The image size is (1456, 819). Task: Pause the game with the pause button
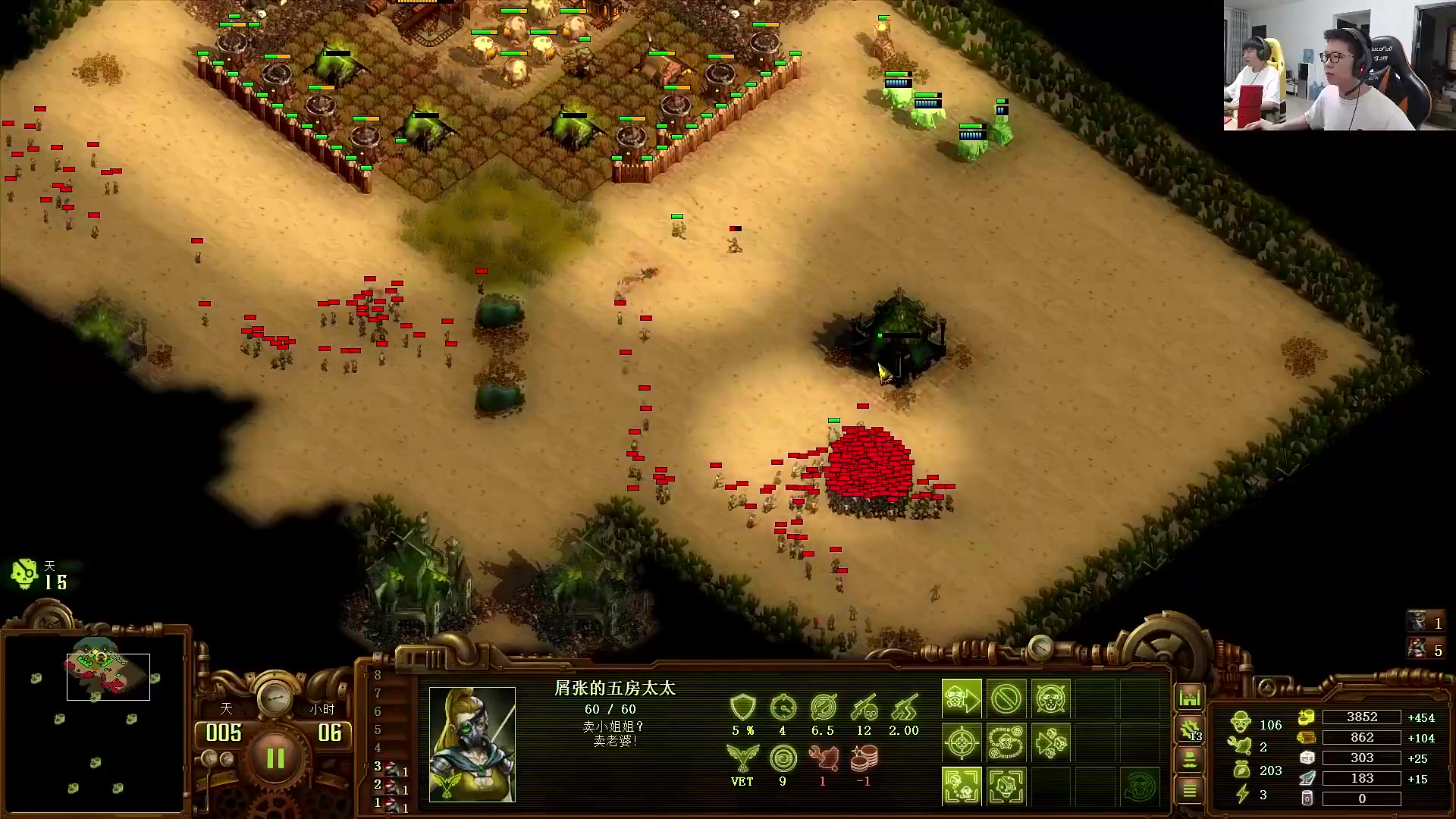[275, 758]
